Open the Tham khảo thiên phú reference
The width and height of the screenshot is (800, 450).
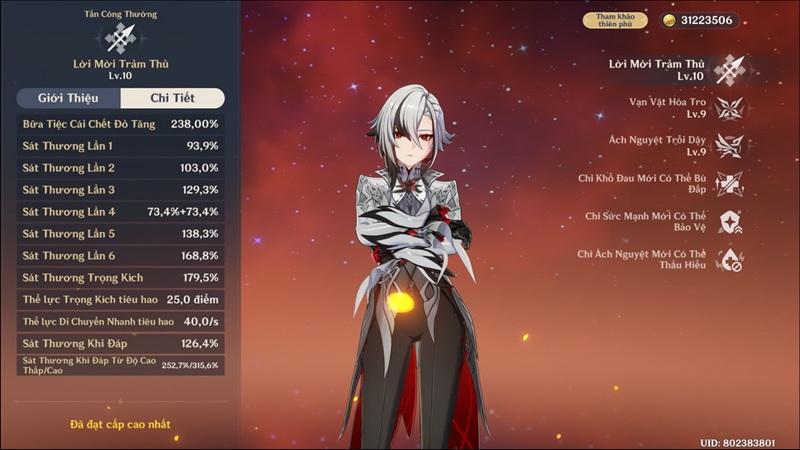point(616,20)
